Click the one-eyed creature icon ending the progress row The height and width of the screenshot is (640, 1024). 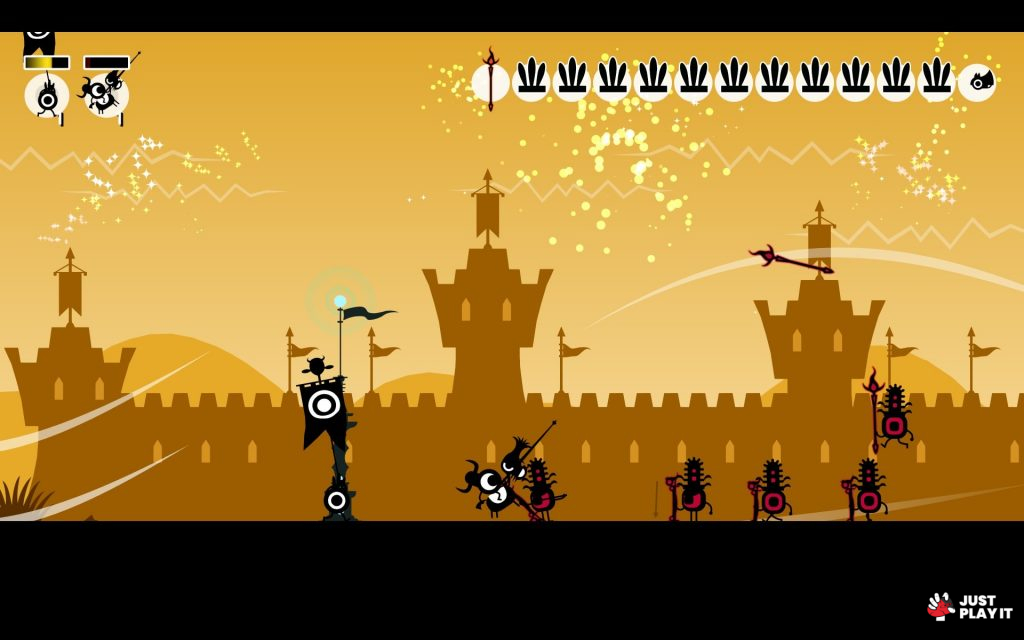point(976,82)
